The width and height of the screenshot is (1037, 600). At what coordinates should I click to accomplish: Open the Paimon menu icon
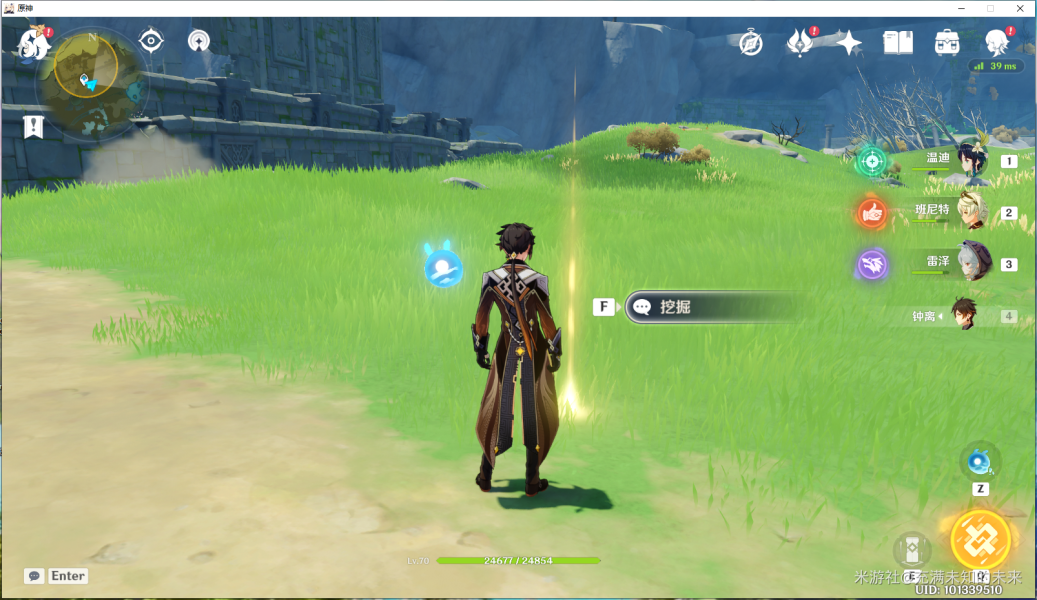(34, 44)
